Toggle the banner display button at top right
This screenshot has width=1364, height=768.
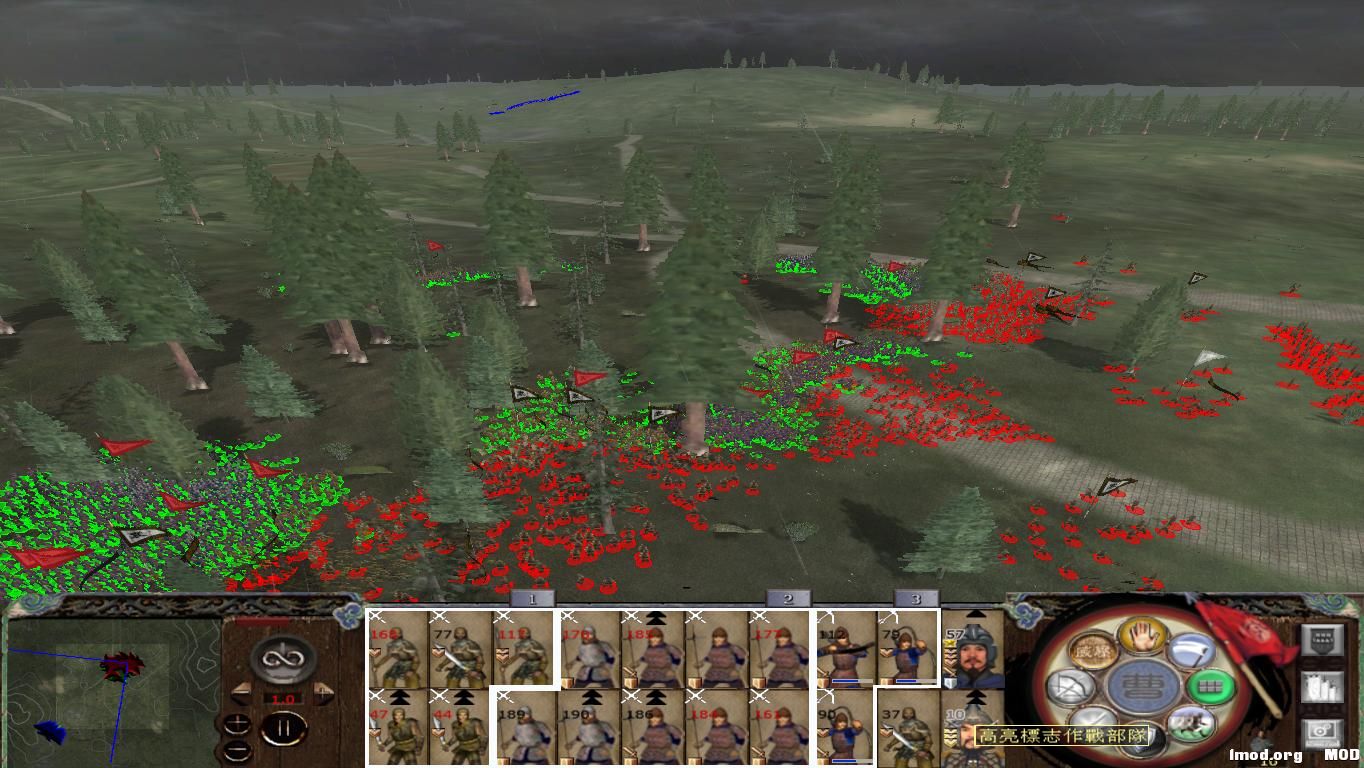pyautogui.click(x=1323, y=641)
